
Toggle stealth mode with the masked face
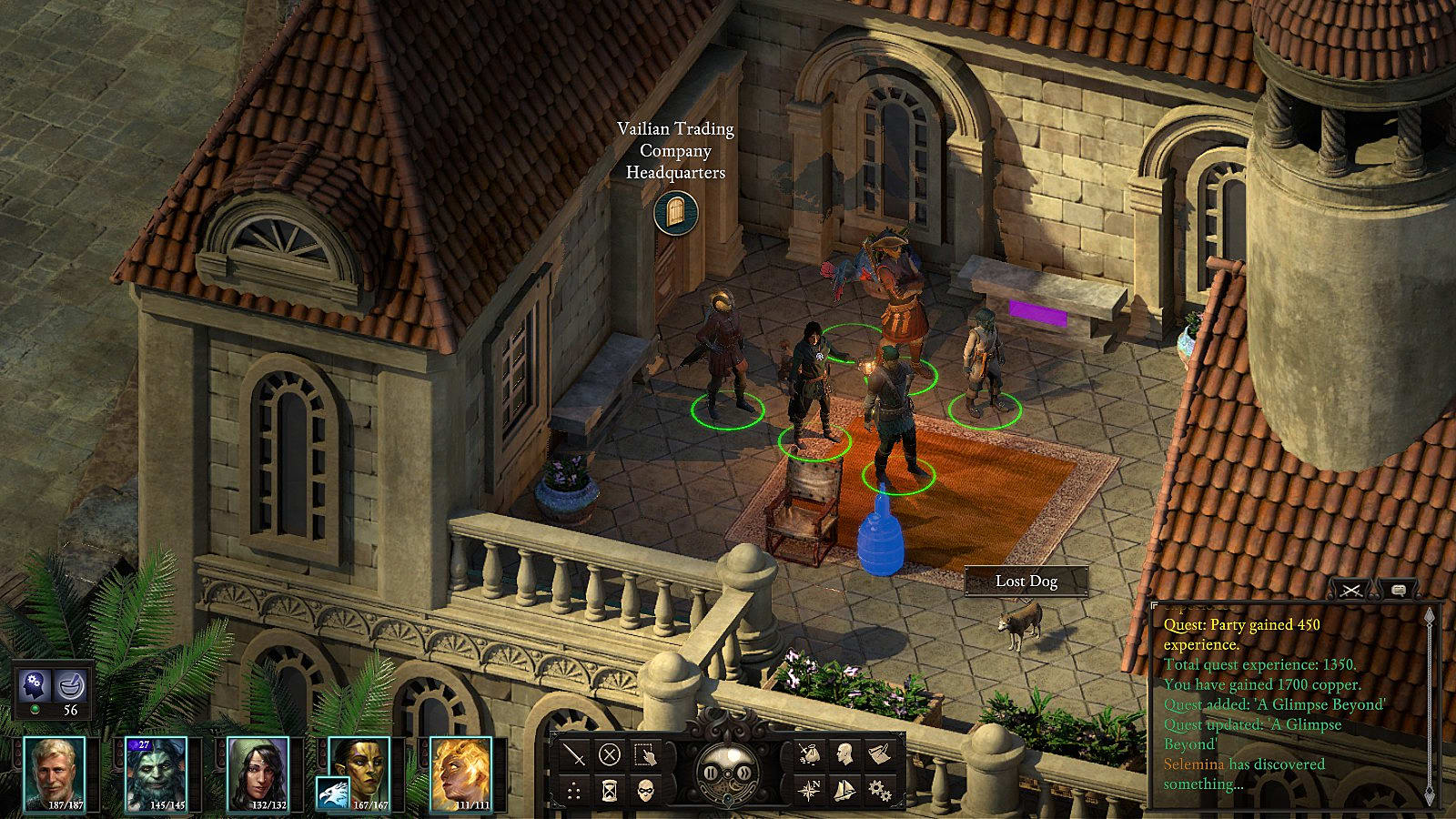click(645, 790)
